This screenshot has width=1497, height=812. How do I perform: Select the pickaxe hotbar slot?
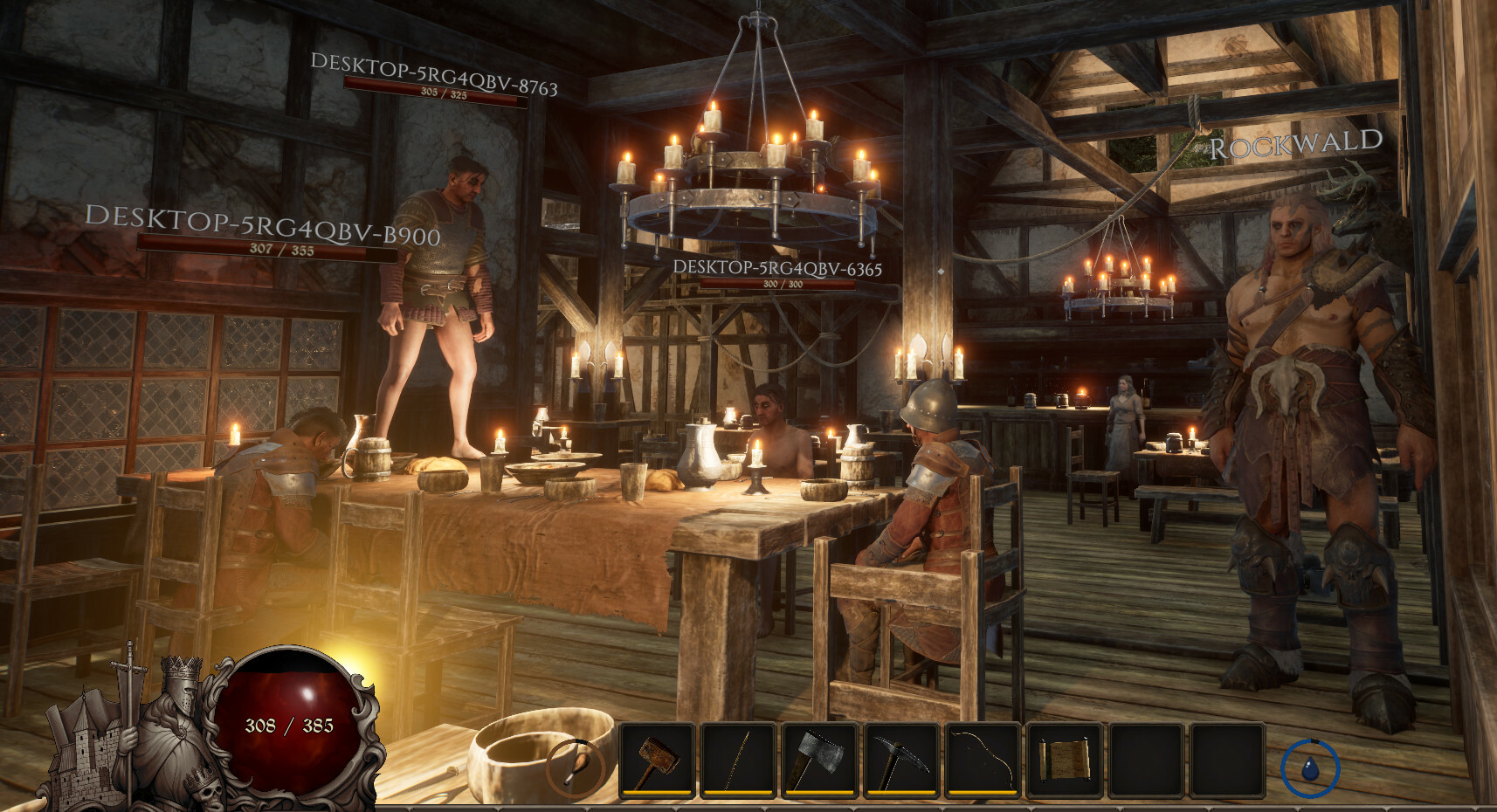(x=900, y=760)
